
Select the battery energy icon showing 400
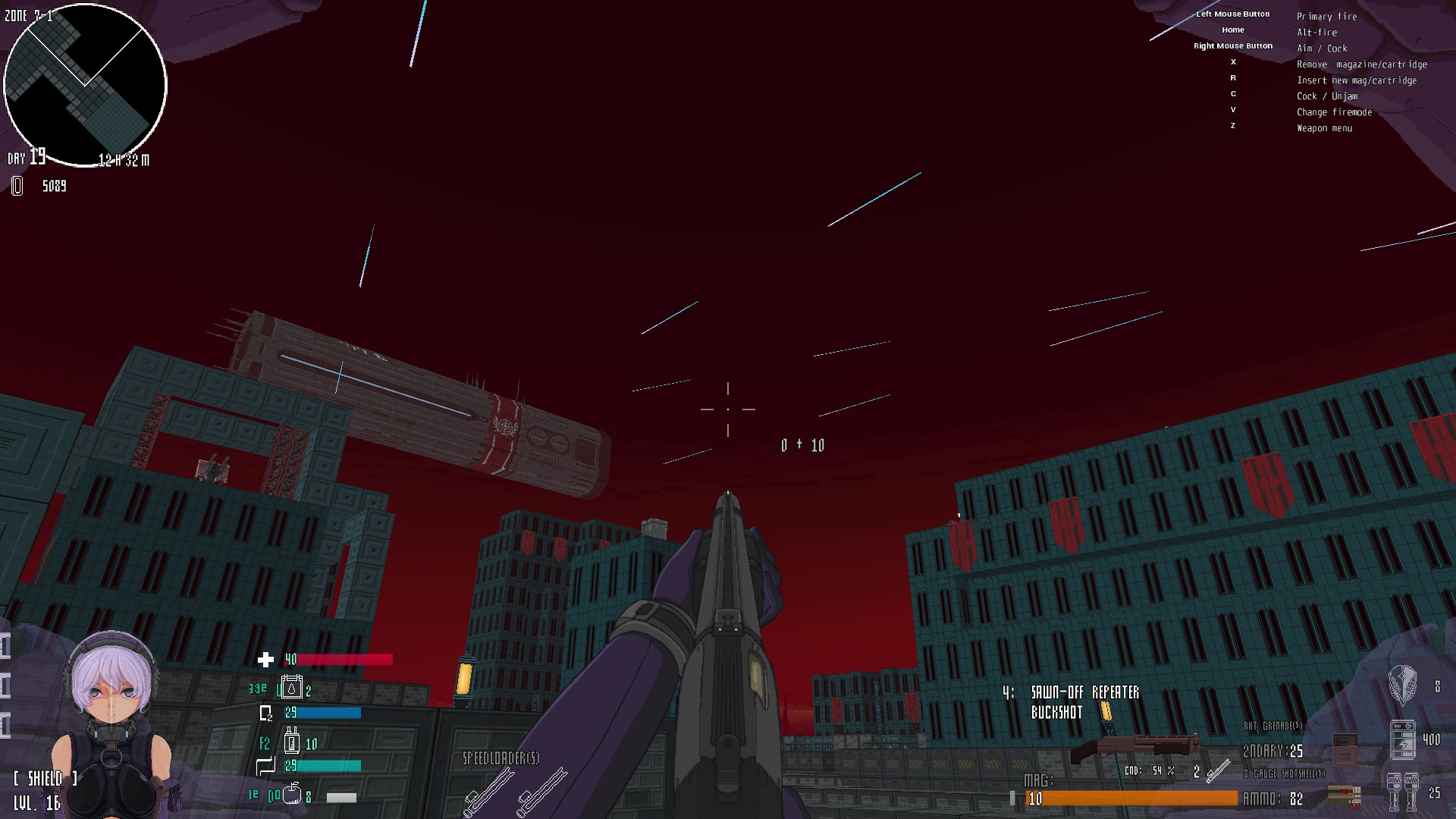click(x=1403, y=739)
